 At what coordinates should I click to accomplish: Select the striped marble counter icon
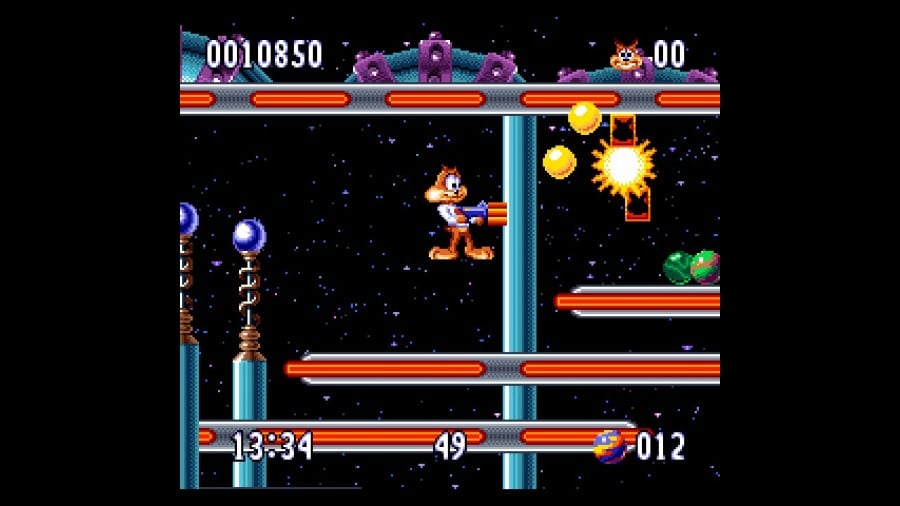pos(609,446)
